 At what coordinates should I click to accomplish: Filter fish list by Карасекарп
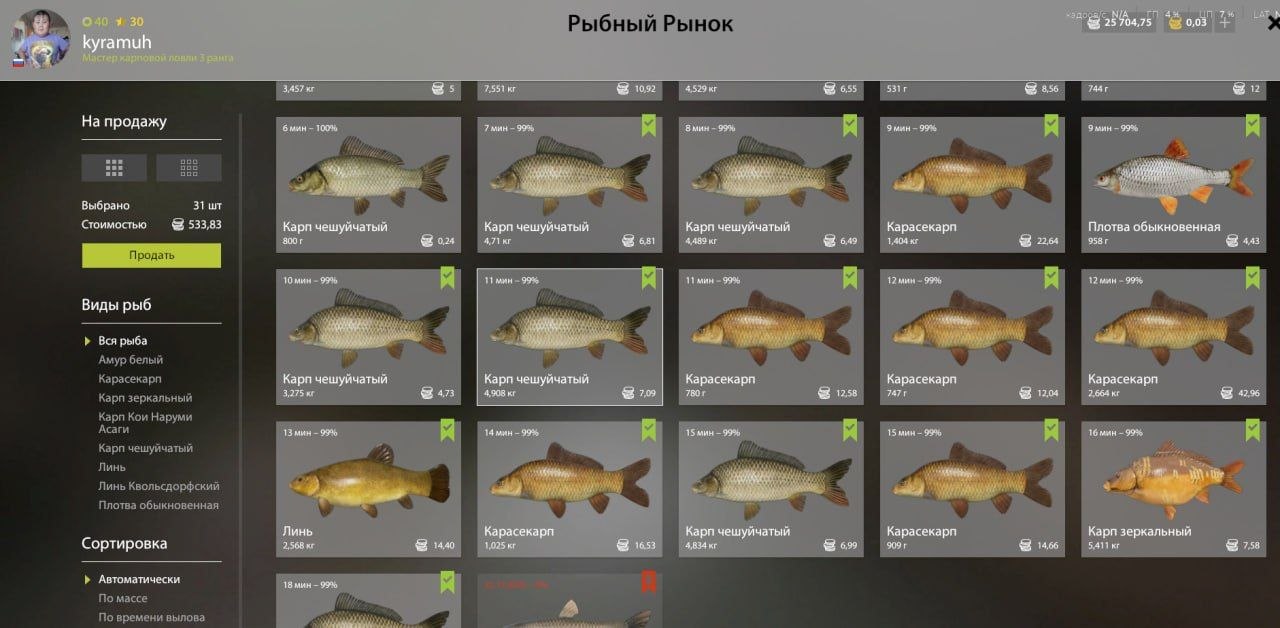129,379
